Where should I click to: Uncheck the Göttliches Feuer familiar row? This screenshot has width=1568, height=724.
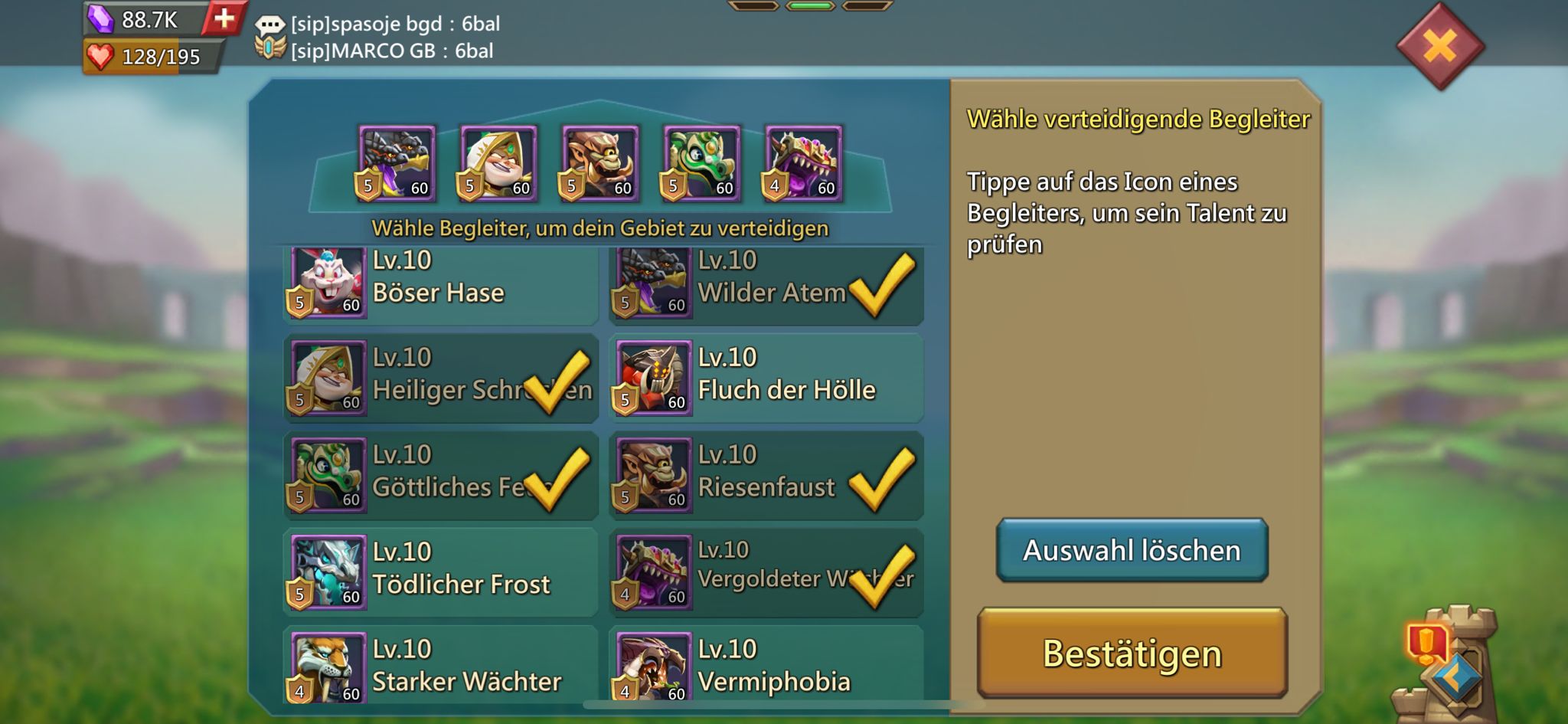[x=440, y=475]
